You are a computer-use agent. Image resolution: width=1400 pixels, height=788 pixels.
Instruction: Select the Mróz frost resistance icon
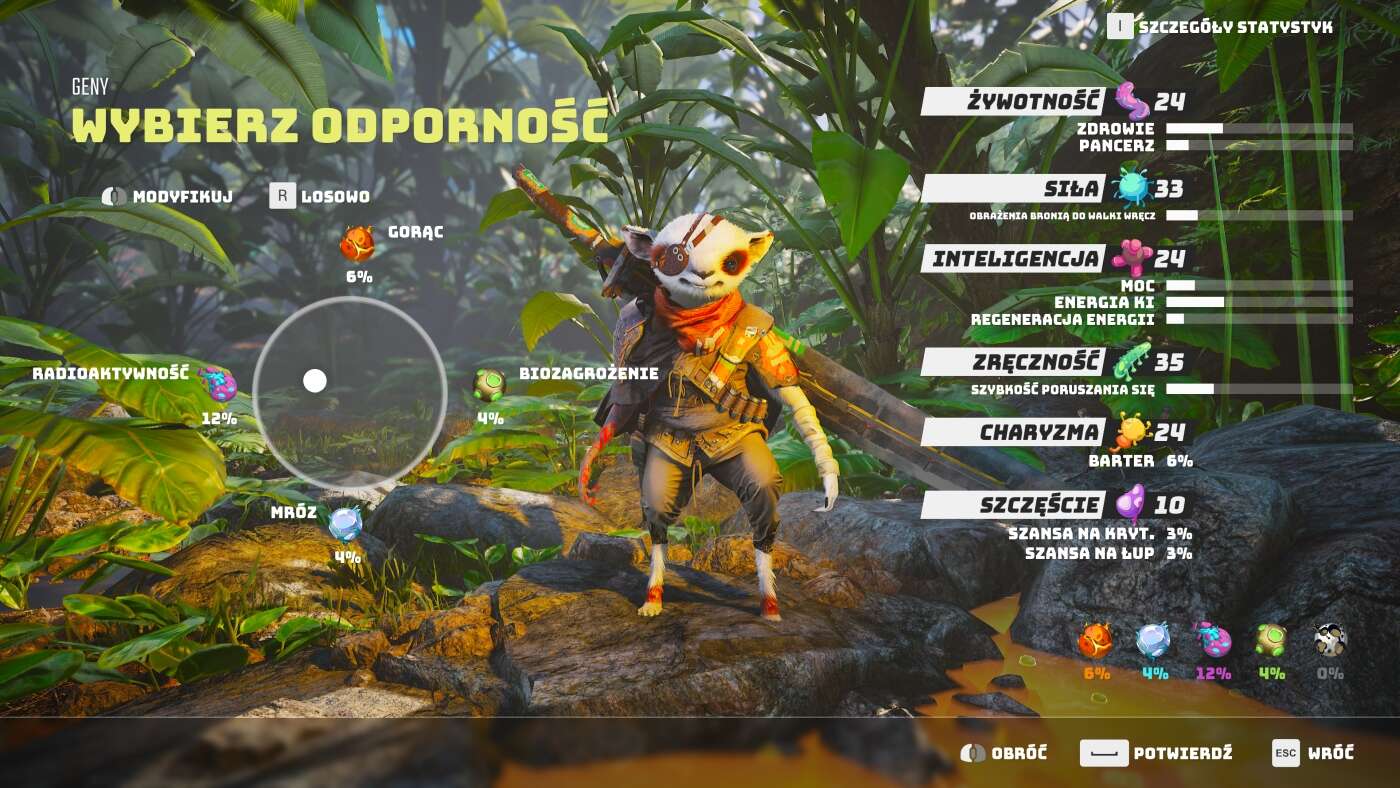[x=346, y=522]
